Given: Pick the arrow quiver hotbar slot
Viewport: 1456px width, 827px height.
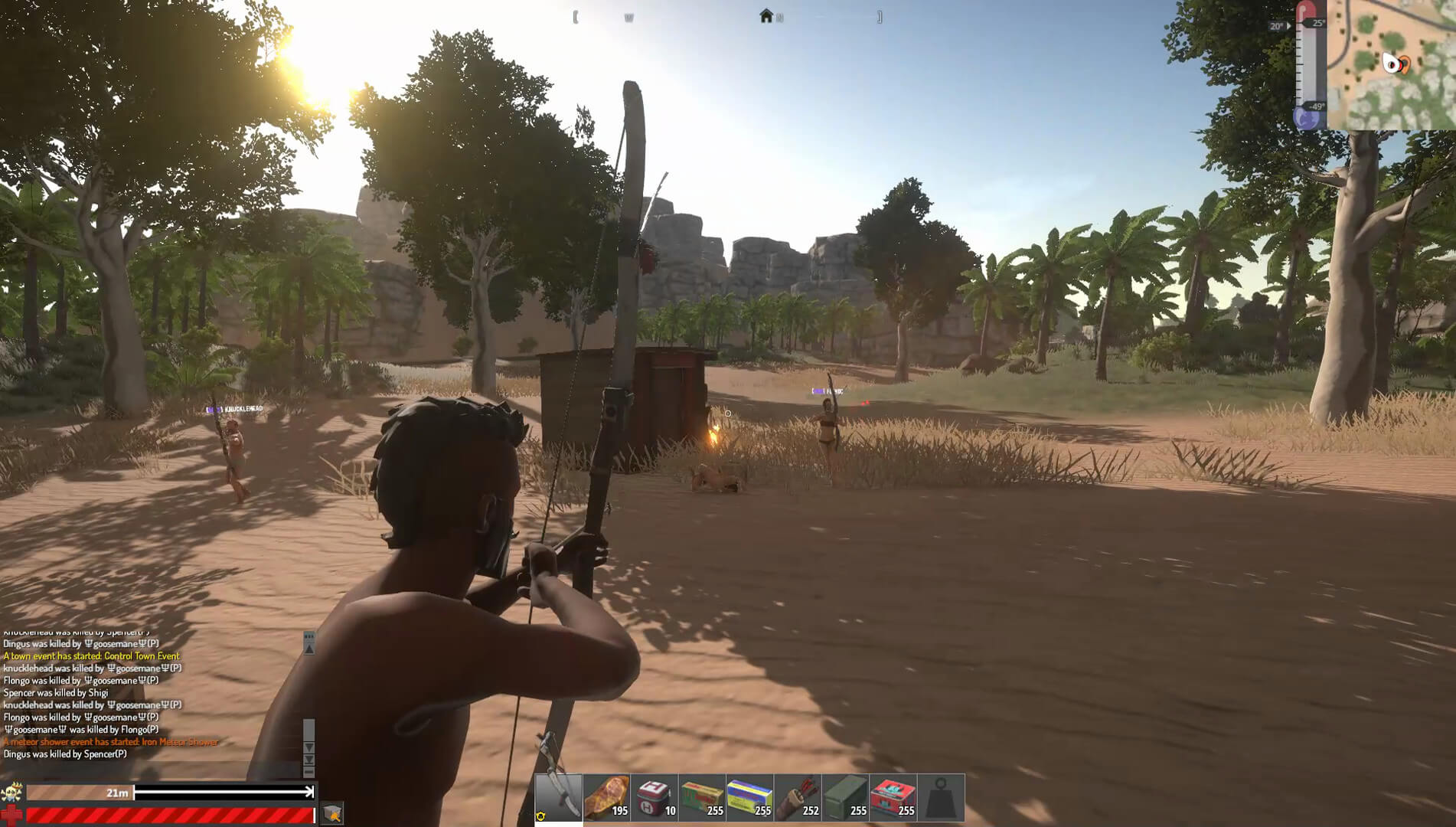Looking at the screenshot, I should coord(798,797).
